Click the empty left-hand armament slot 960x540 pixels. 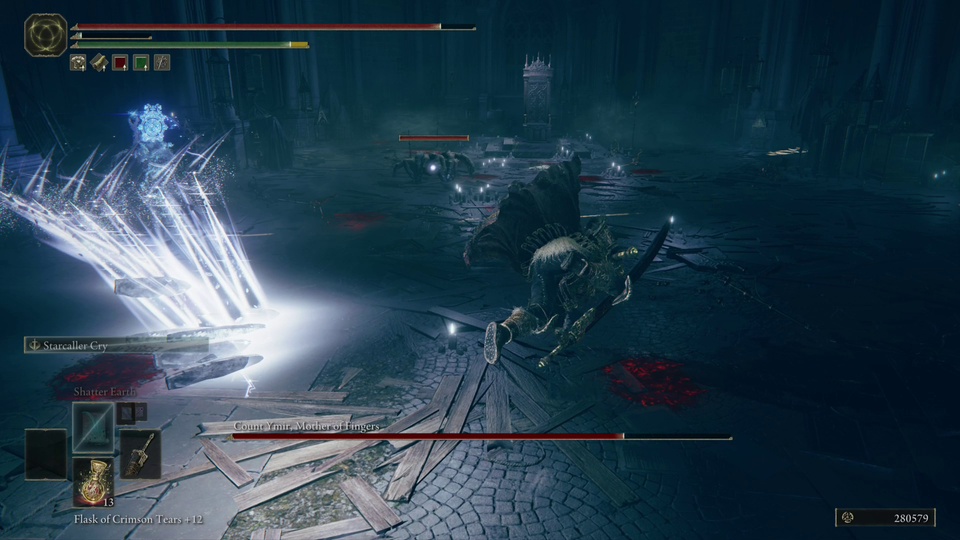pos(46,455)
